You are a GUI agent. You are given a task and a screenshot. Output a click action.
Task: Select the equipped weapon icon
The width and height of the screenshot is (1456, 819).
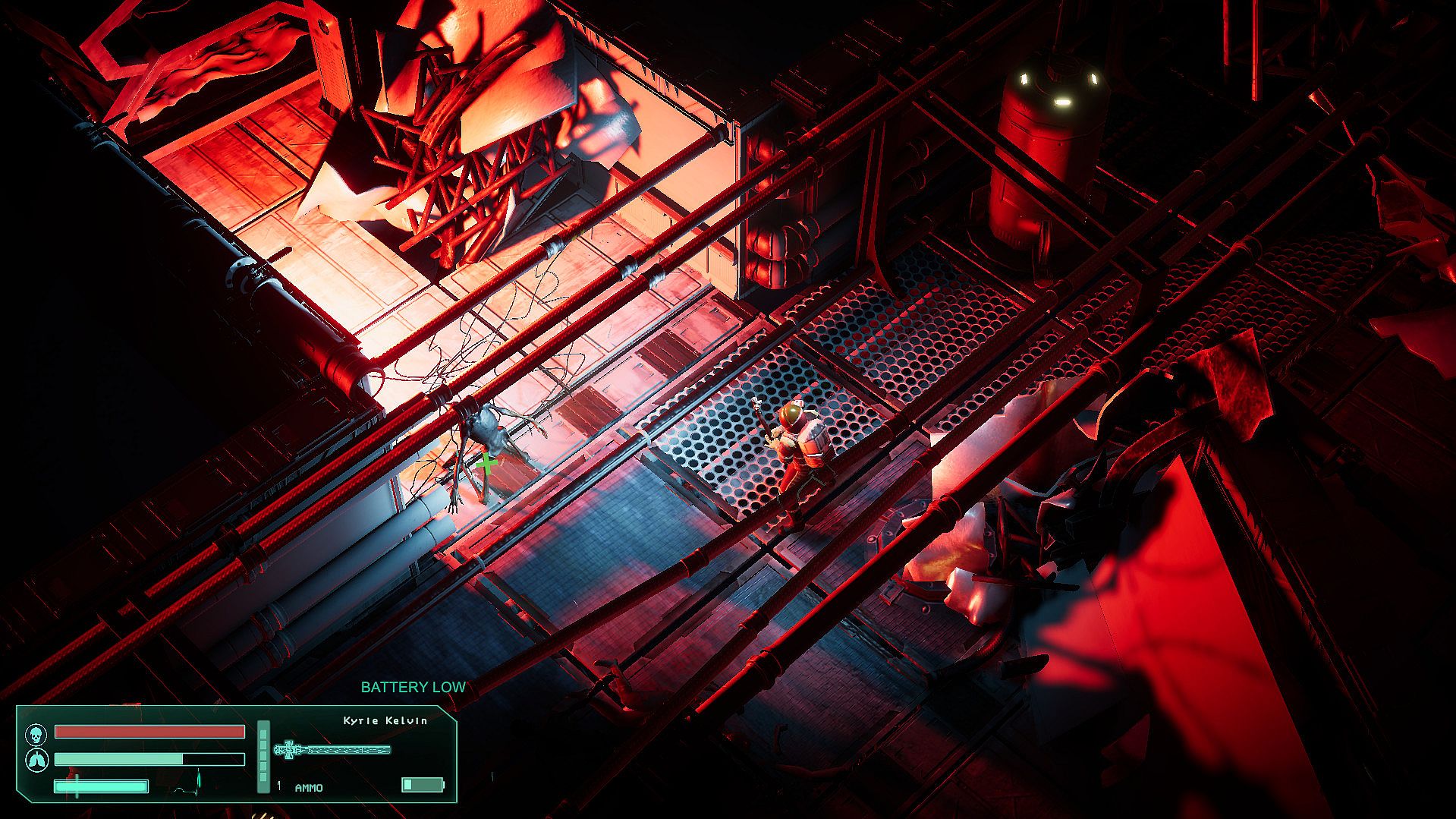[x=332, y=750]
